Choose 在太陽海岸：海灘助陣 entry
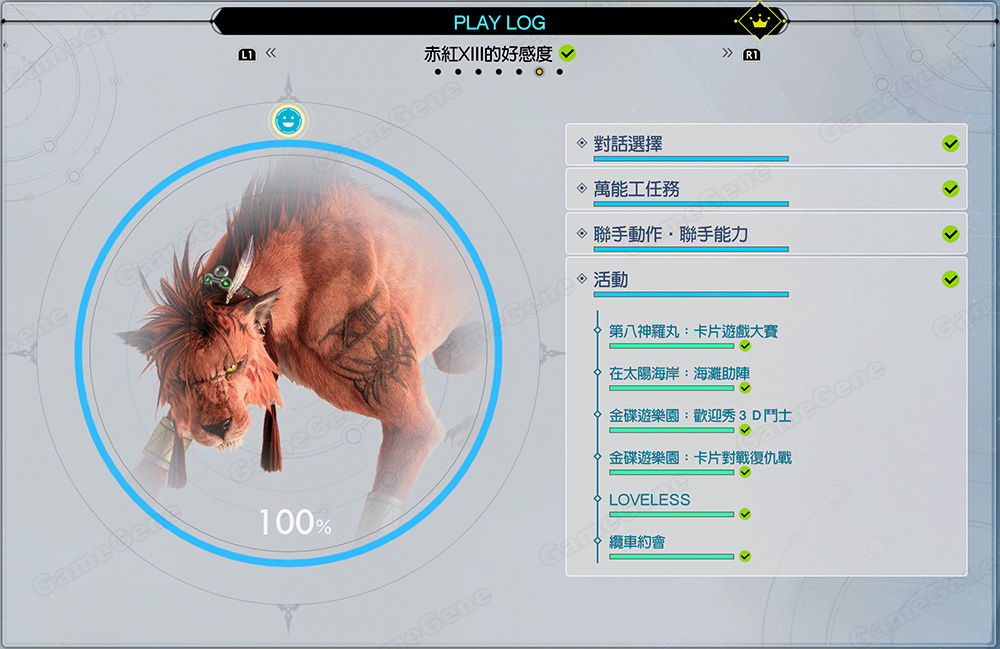This screenshot has width=1000, height=649. pyautogui.click(x=679, y=373)
